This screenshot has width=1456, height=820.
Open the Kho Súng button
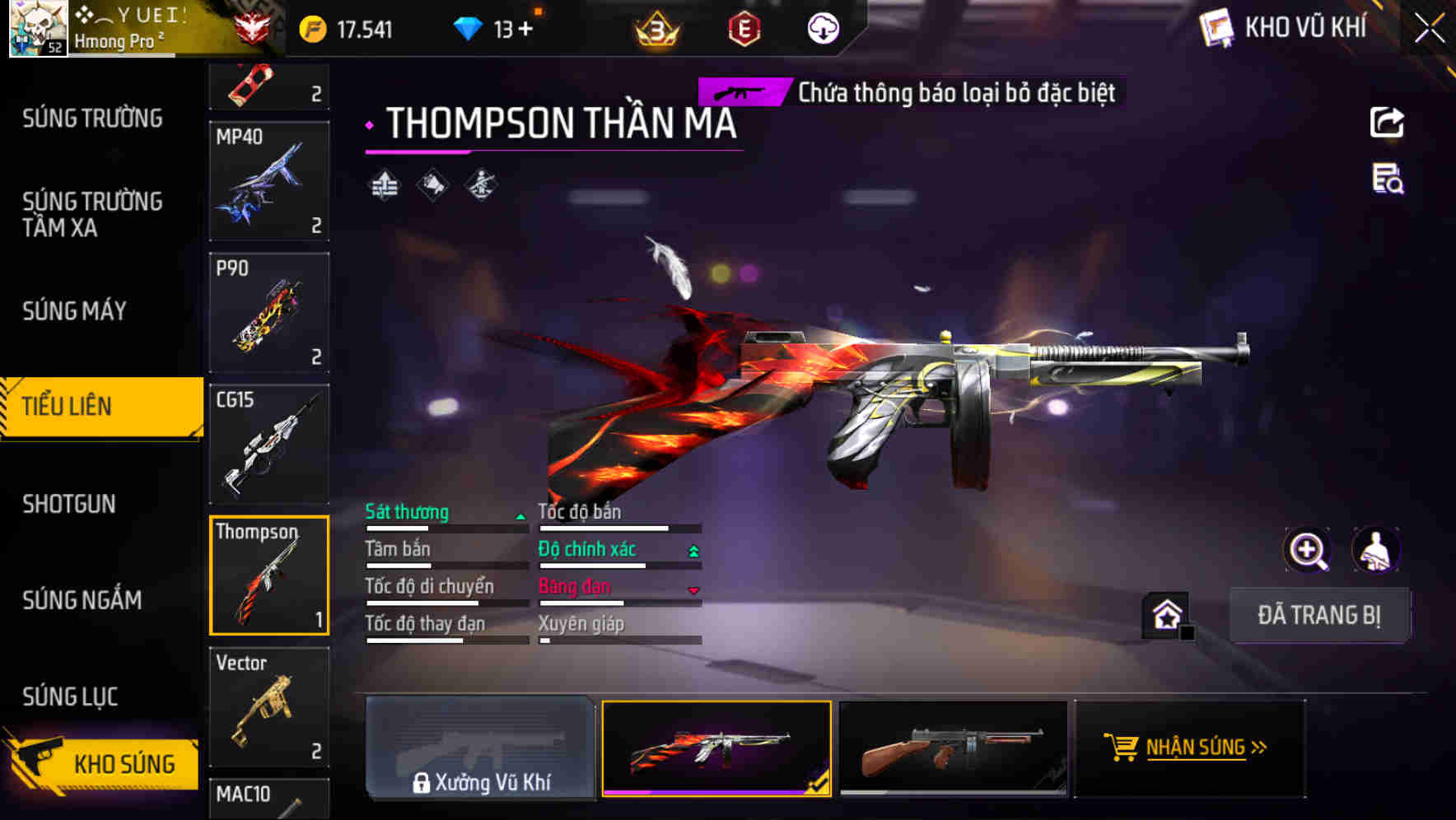click(103, 763)
